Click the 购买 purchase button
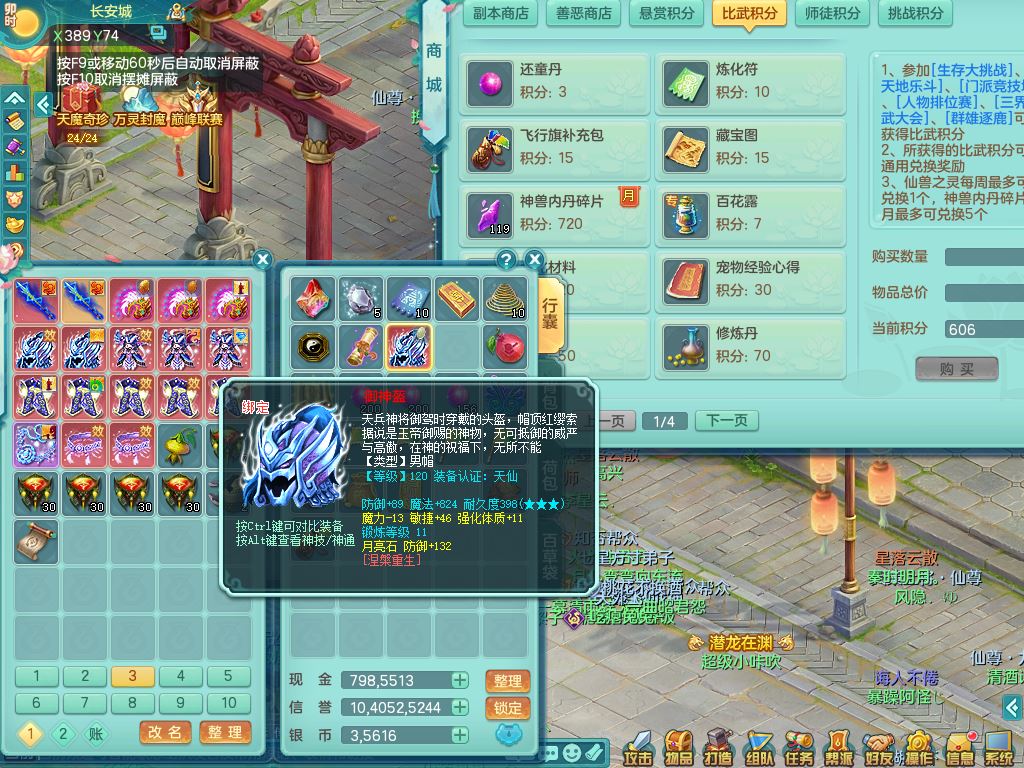Image resolution: width=1024 pixels, height=768 pixels. [x=957, y=369]
